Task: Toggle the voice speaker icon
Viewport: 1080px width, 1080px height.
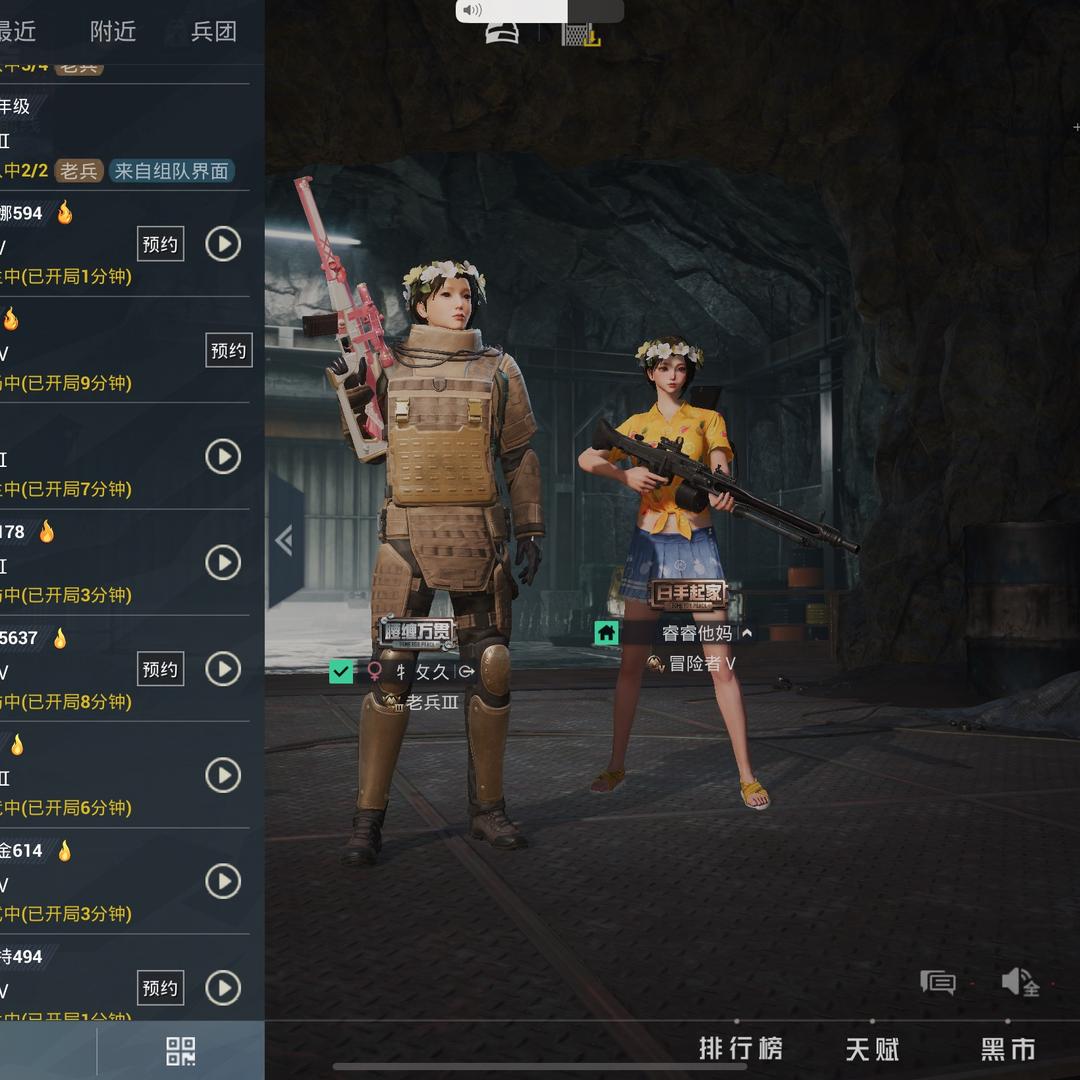Action: point(1019,982)
